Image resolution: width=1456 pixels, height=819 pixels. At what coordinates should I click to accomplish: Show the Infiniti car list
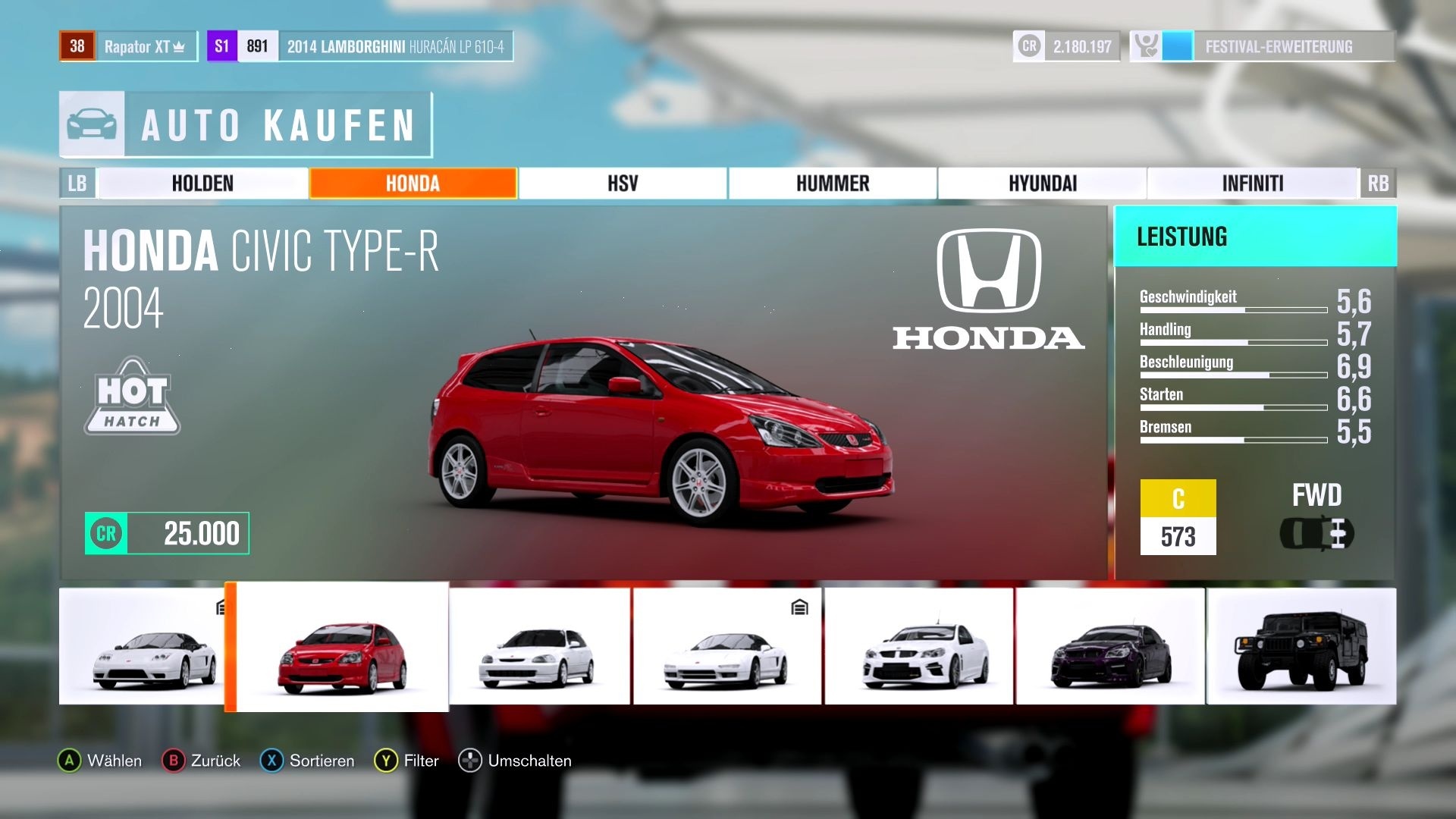tap(1252, 184)
